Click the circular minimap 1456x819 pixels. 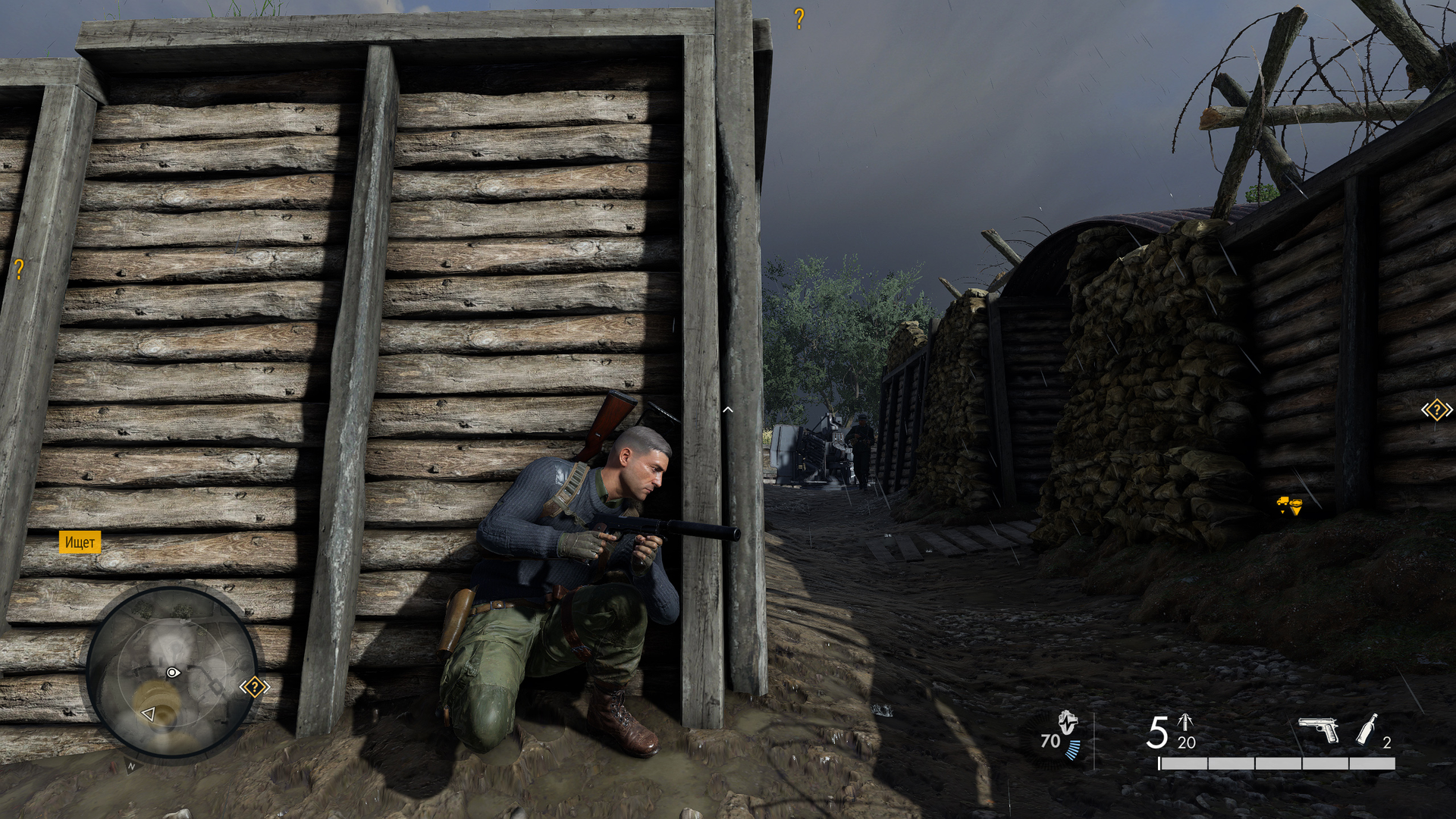point(171,673)
